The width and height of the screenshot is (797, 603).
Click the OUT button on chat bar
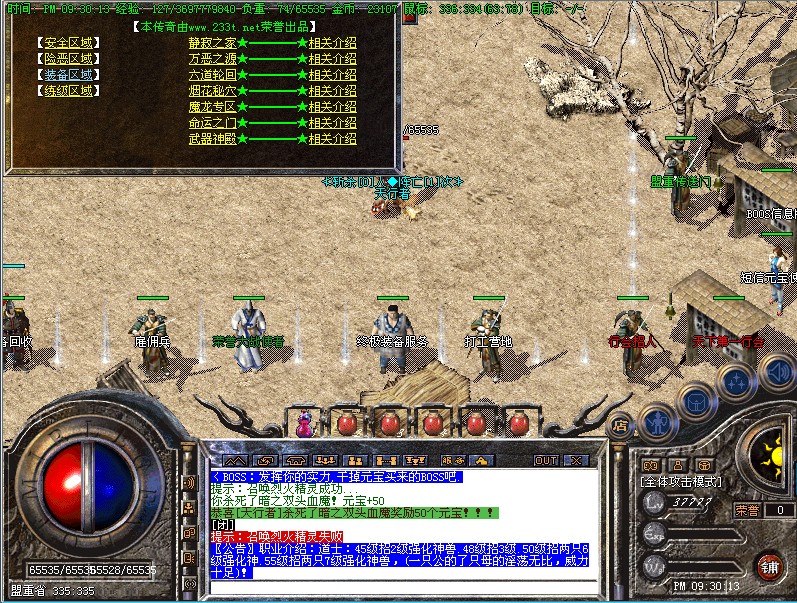(x=546, y=461)
